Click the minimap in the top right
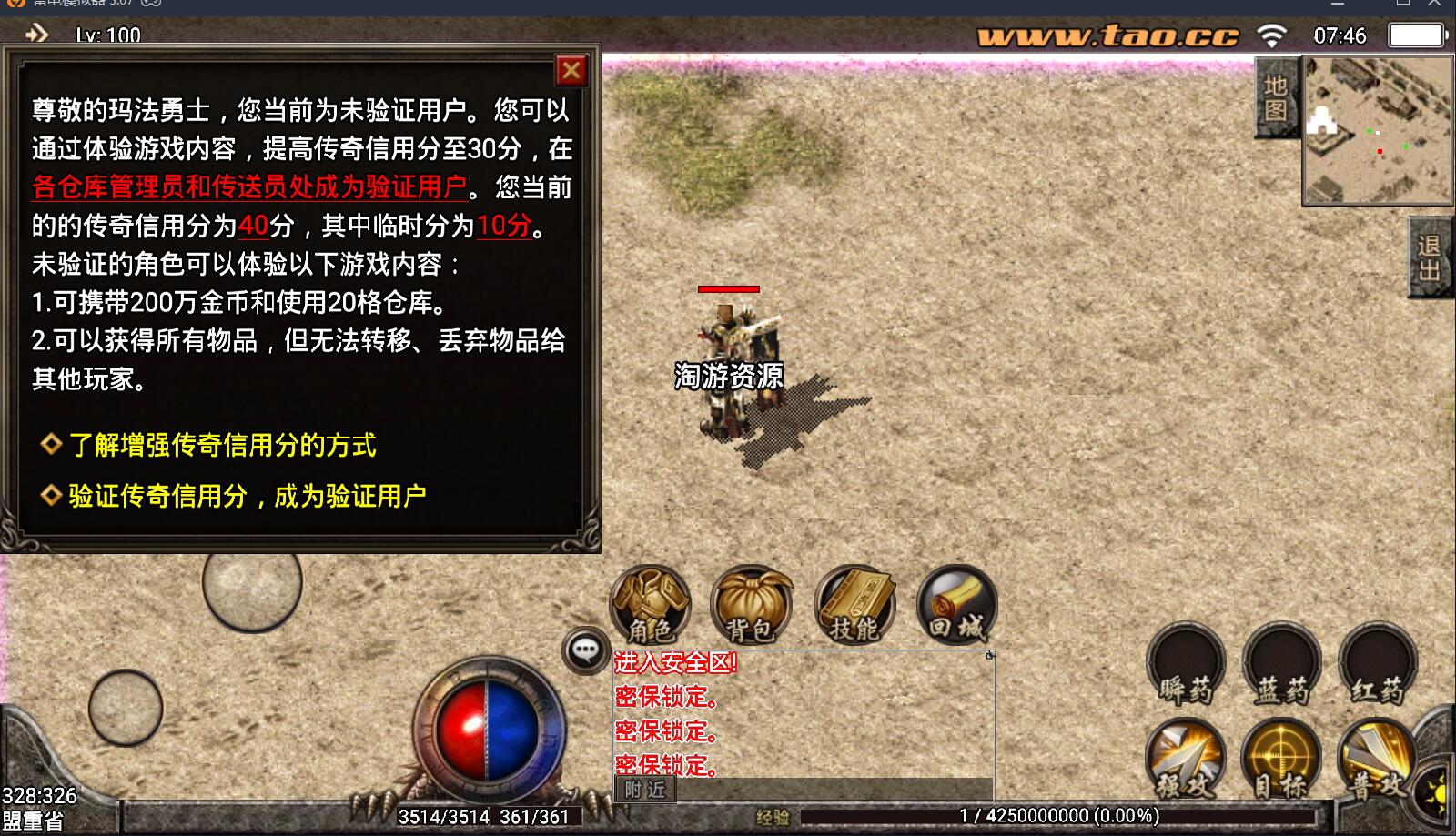Viewport: 1456px width, 836px height. 1376,127
